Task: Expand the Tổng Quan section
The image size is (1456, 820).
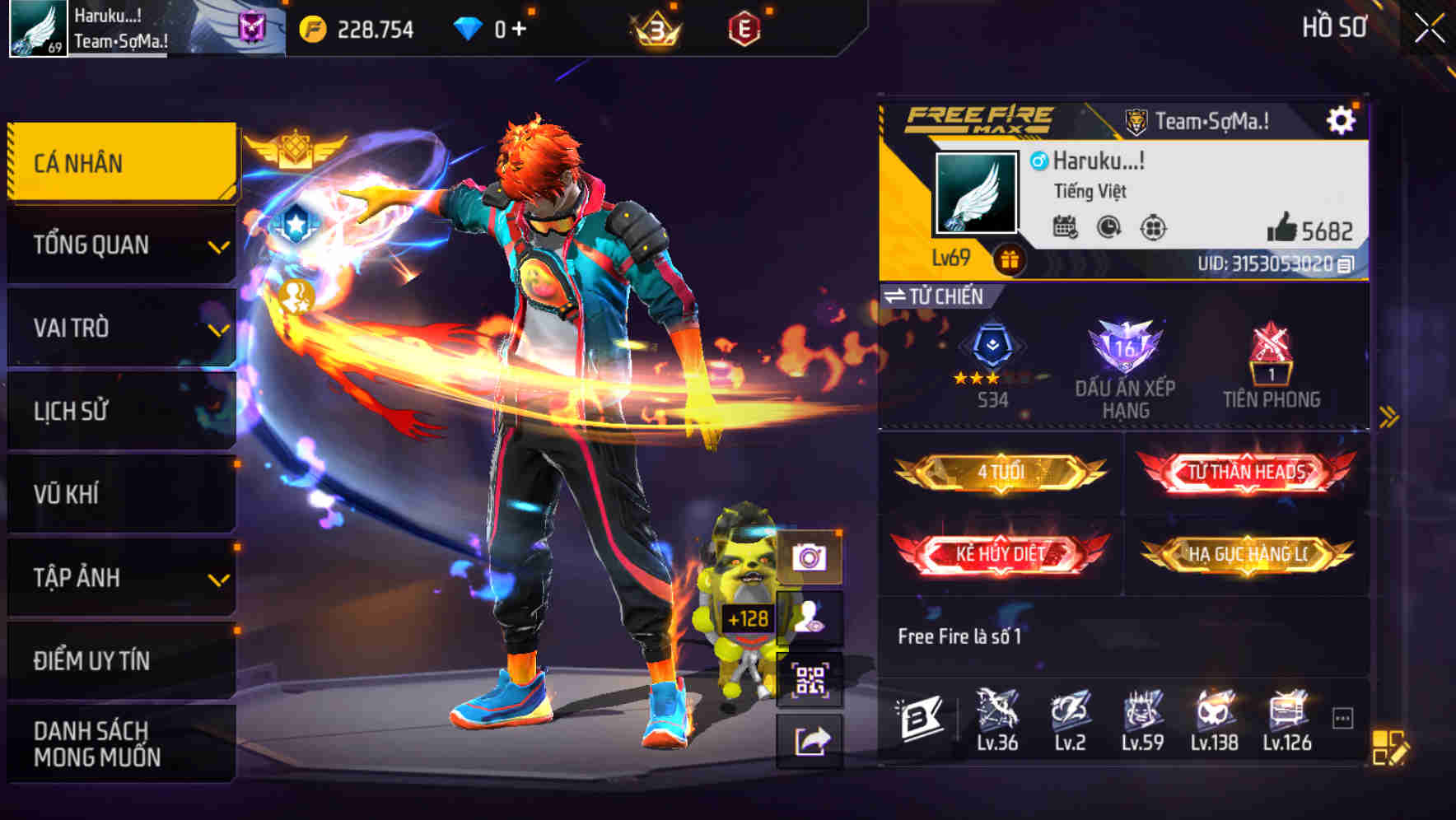Action: click(x=120, y=245)
